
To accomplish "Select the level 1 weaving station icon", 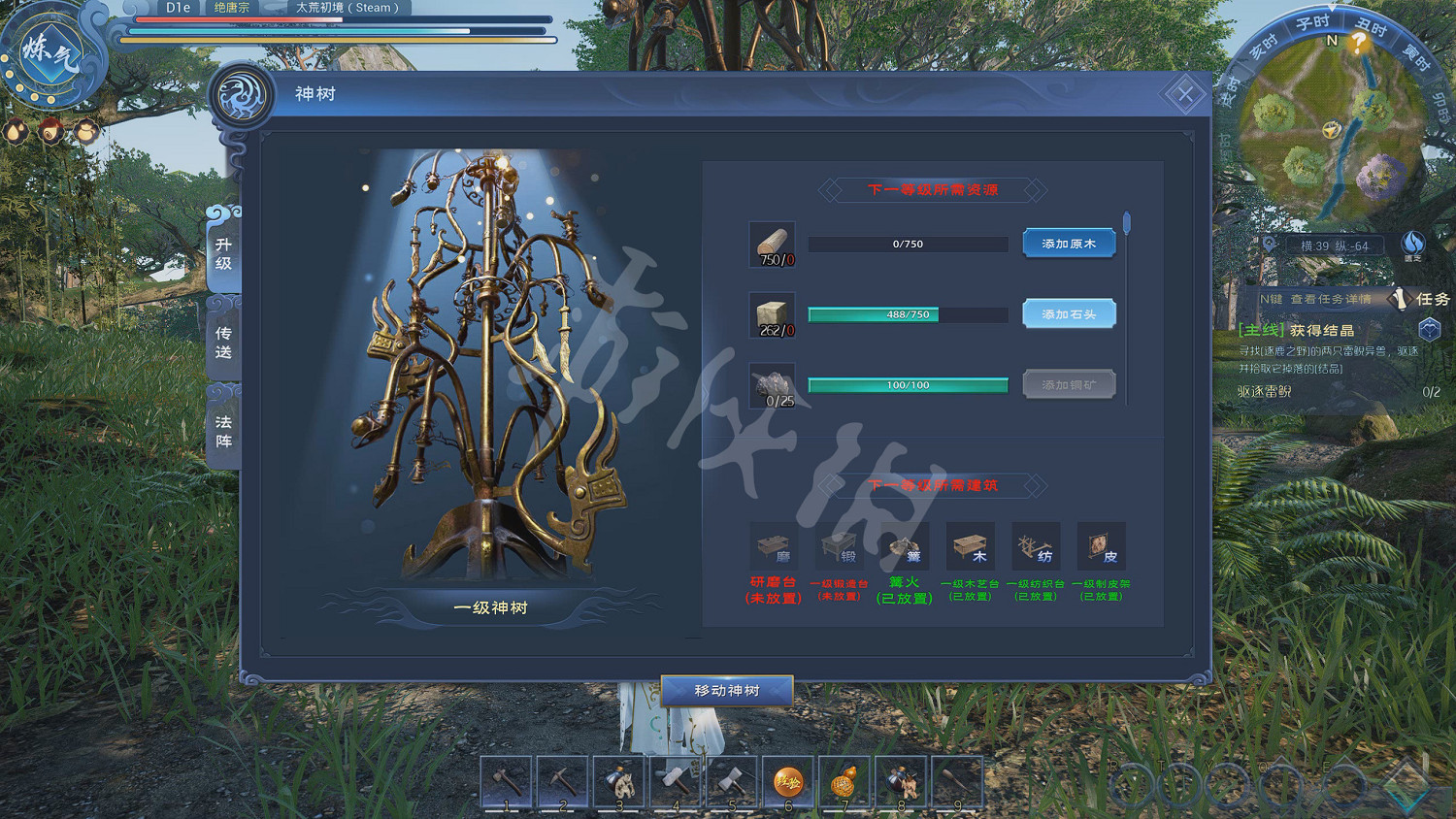I will click(x=1036, y=544).
